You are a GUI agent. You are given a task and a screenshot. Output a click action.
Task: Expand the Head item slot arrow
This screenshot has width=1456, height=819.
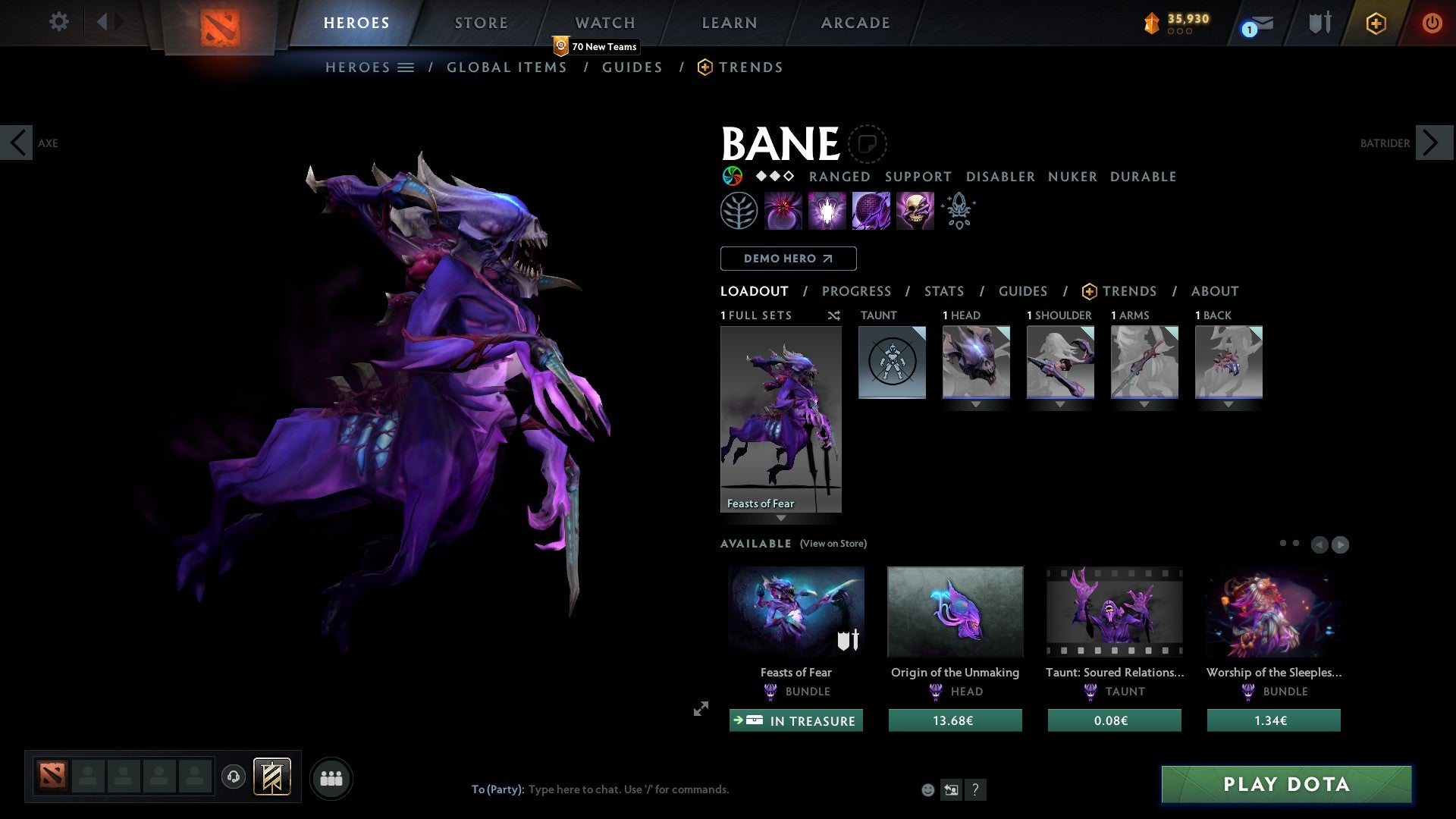tap(976, 405)
